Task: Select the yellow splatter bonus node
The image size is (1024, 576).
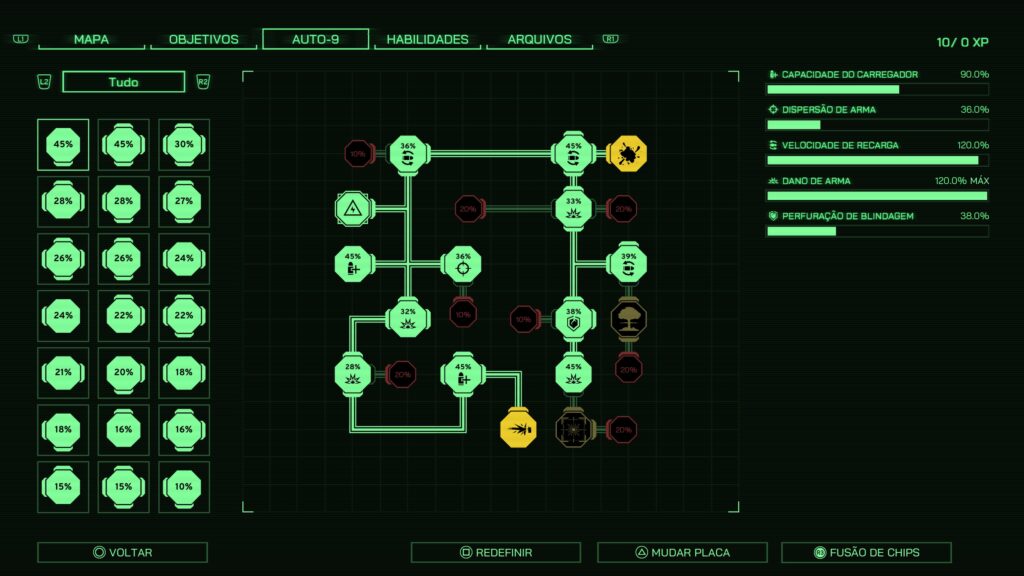Action: pos(628,153)
